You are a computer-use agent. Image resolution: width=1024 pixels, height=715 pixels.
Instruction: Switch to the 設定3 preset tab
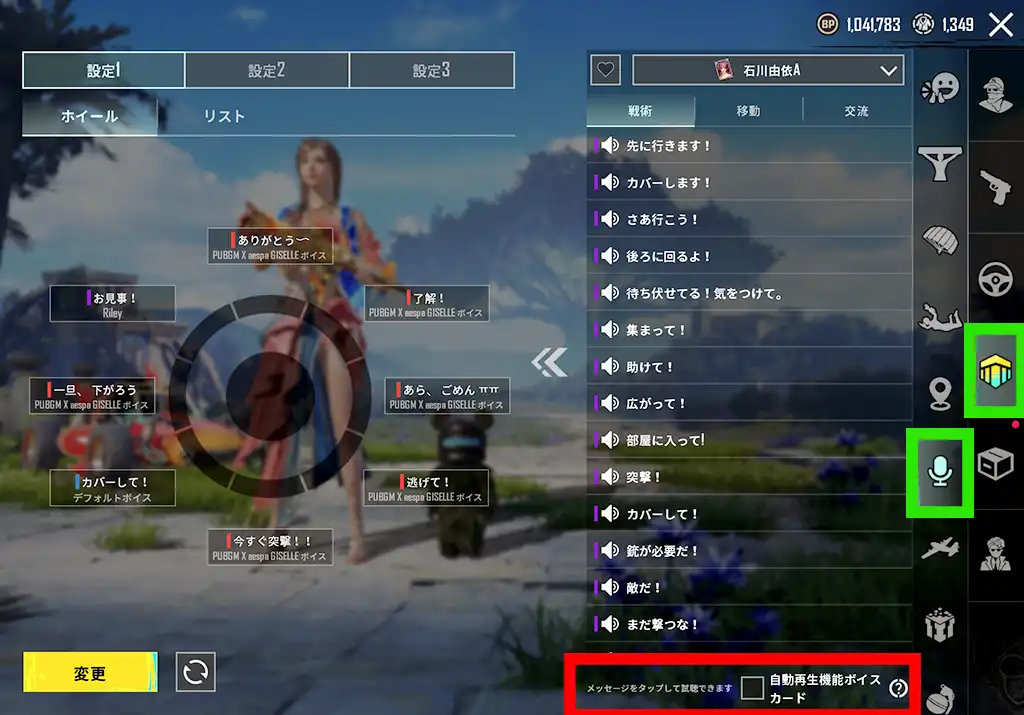tap(431, 71)
